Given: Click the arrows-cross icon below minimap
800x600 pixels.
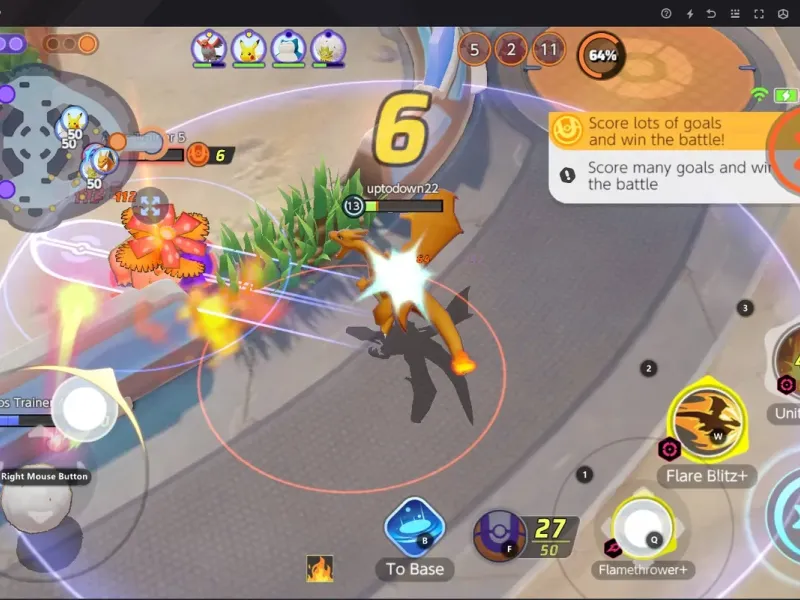Looking at the screenshot, I should click(150, 207).
